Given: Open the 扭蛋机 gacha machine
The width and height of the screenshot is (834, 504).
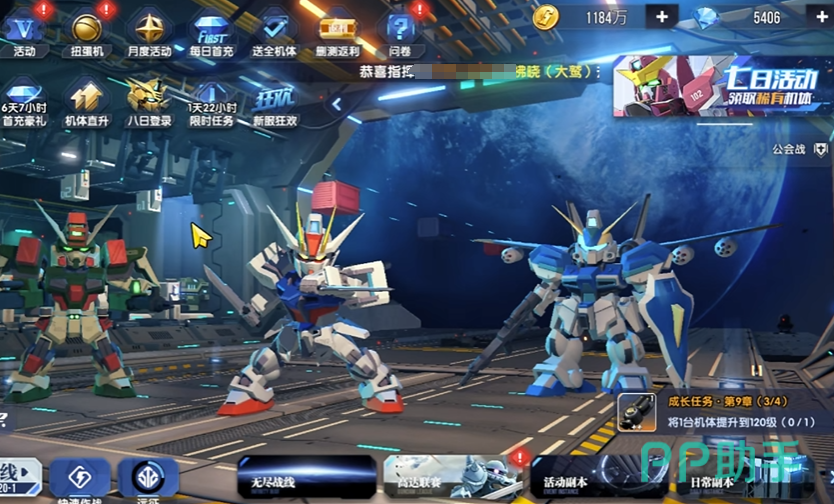Looking at the screenshot, I should tap(87, 31).
